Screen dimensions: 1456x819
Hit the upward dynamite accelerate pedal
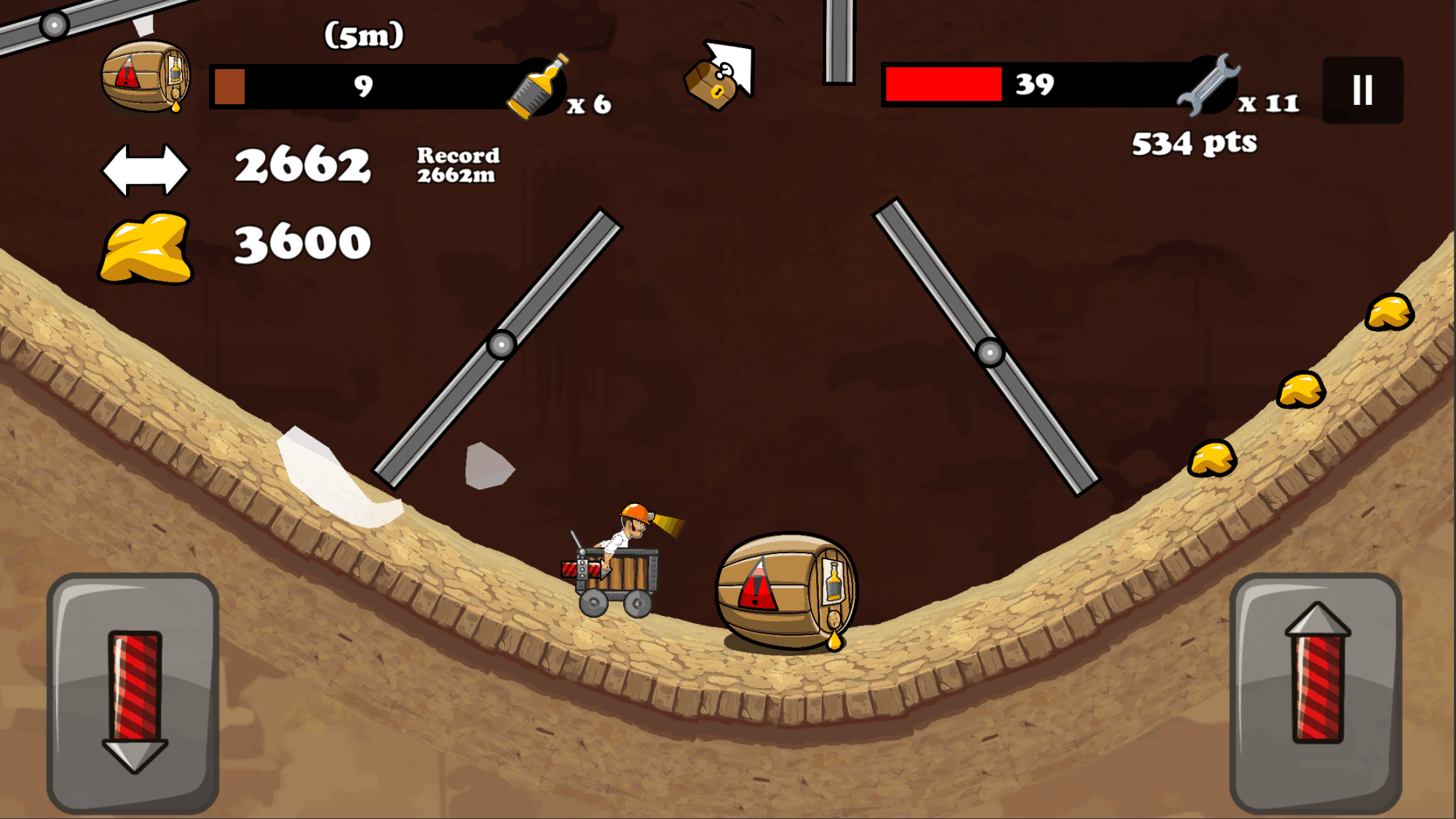pyautogui.click(x=1316, y=693)
